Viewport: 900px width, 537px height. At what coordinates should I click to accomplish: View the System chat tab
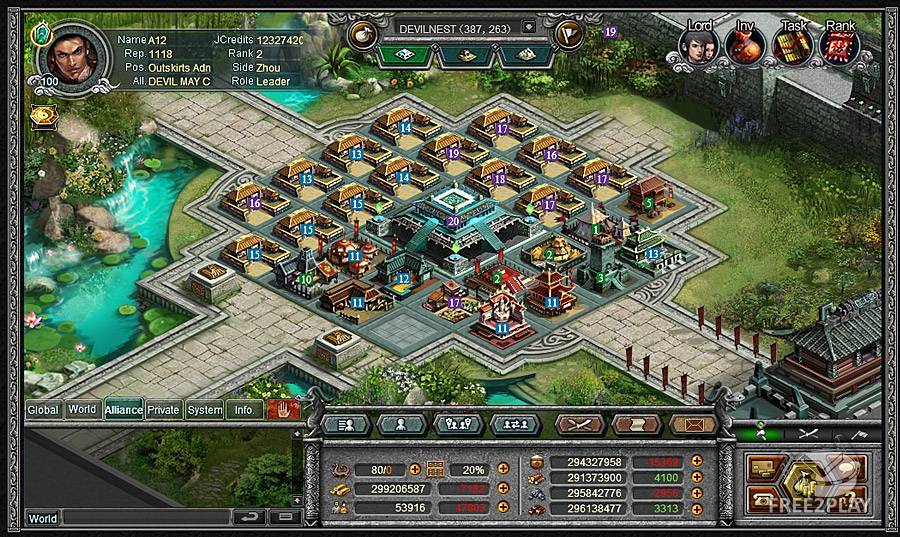(205, 409)
